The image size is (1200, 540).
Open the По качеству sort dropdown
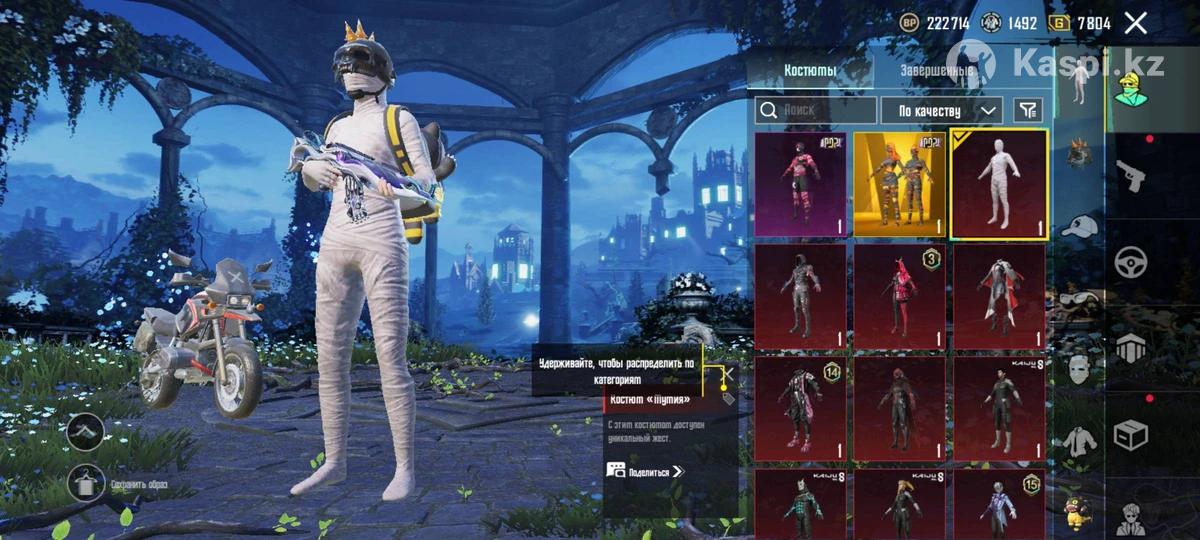tap(943, 110)
